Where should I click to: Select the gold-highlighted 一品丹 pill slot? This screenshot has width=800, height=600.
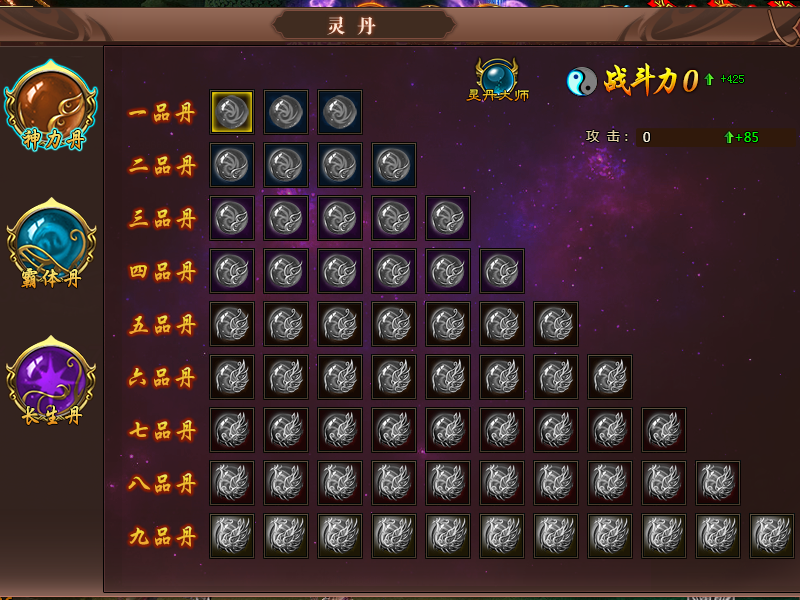pos(232,112)
